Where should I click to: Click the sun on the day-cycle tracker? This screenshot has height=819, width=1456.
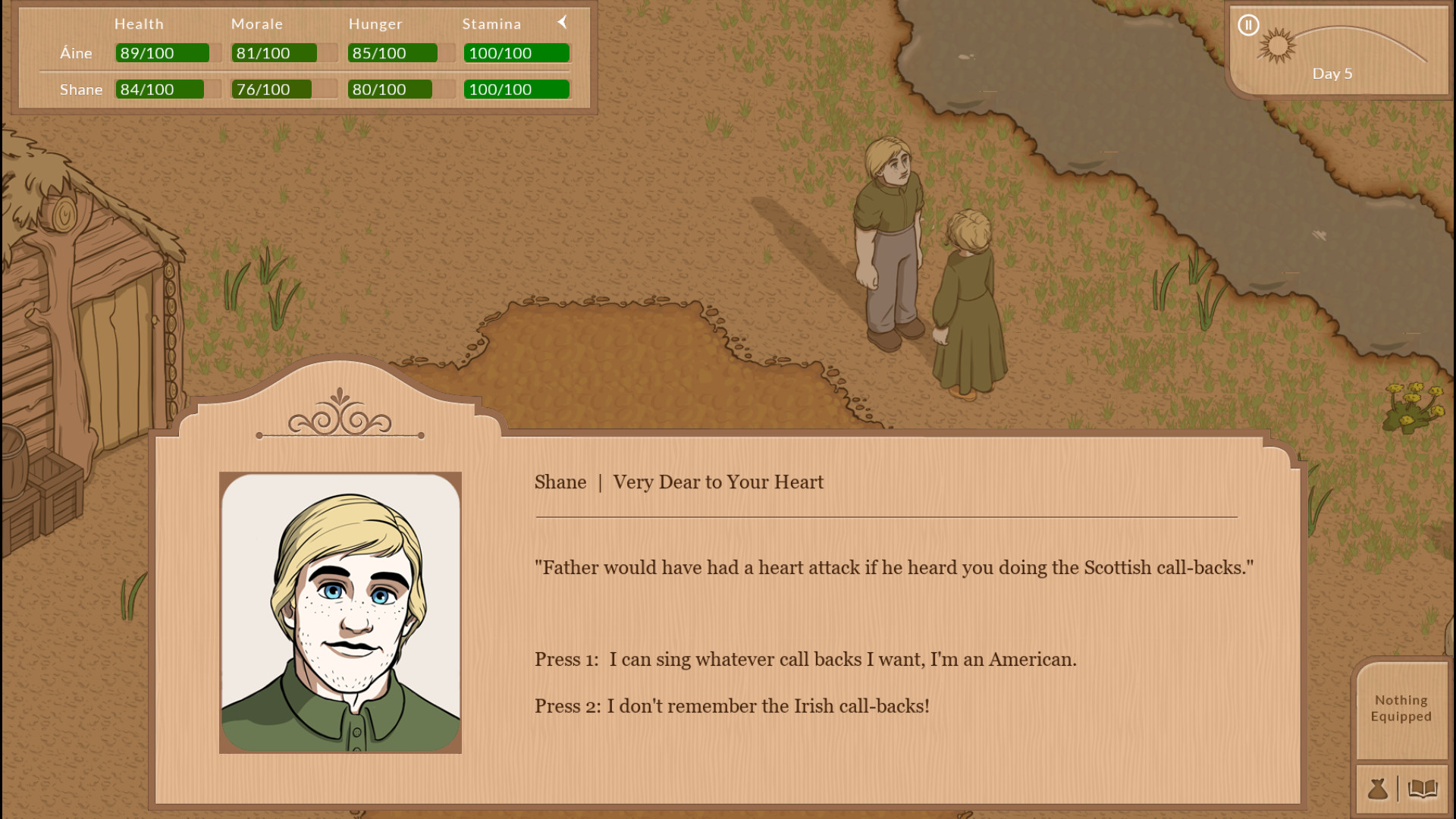(1277, 44)
